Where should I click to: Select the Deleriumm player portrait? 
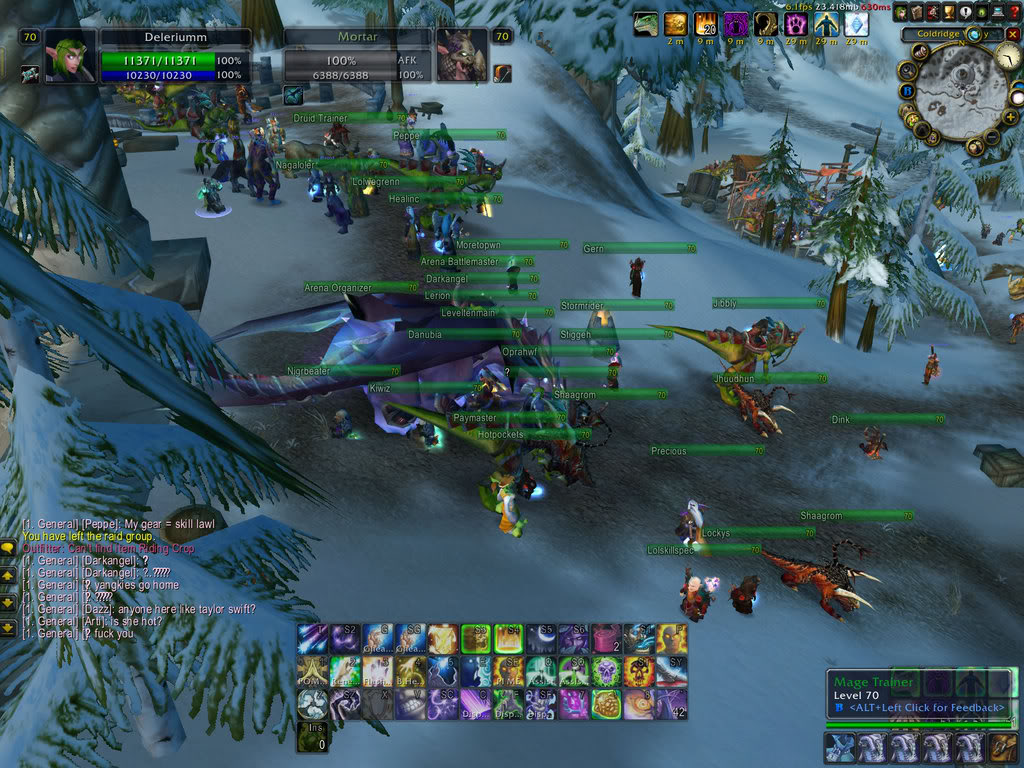coord(70,57)
